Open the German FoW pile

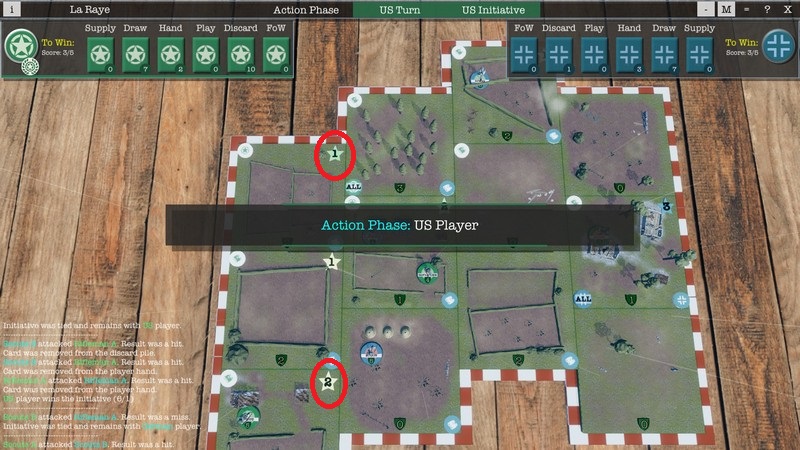(523, 53)
